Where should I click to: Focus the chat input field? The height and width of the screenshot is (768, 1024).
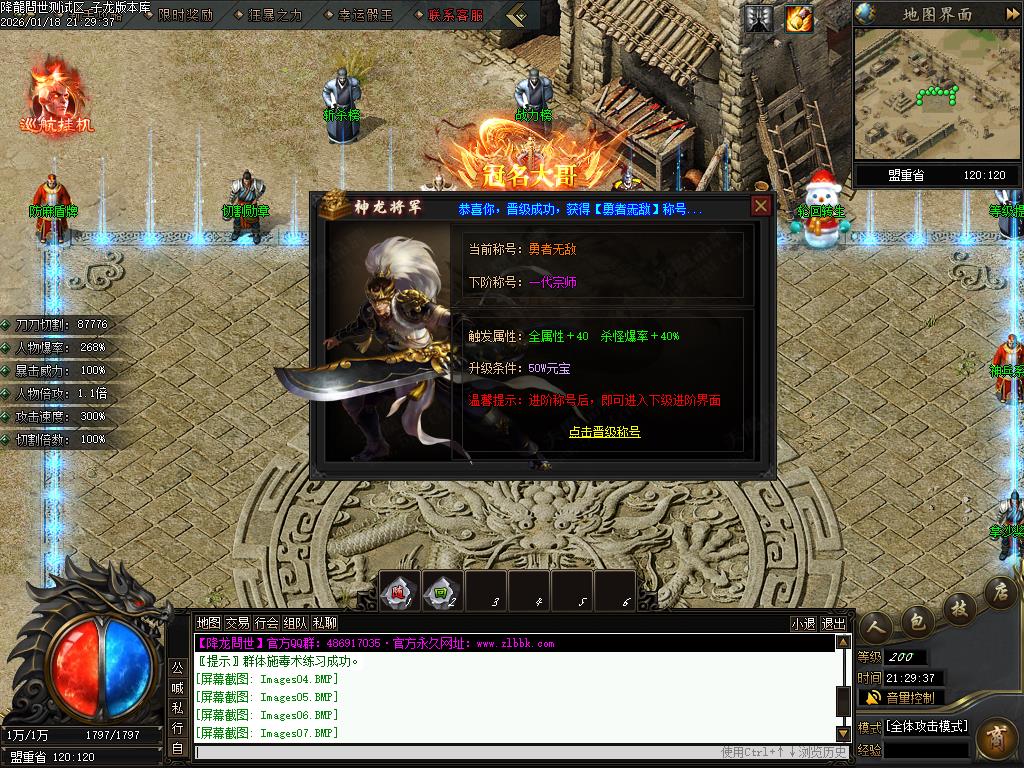(450, 752)
